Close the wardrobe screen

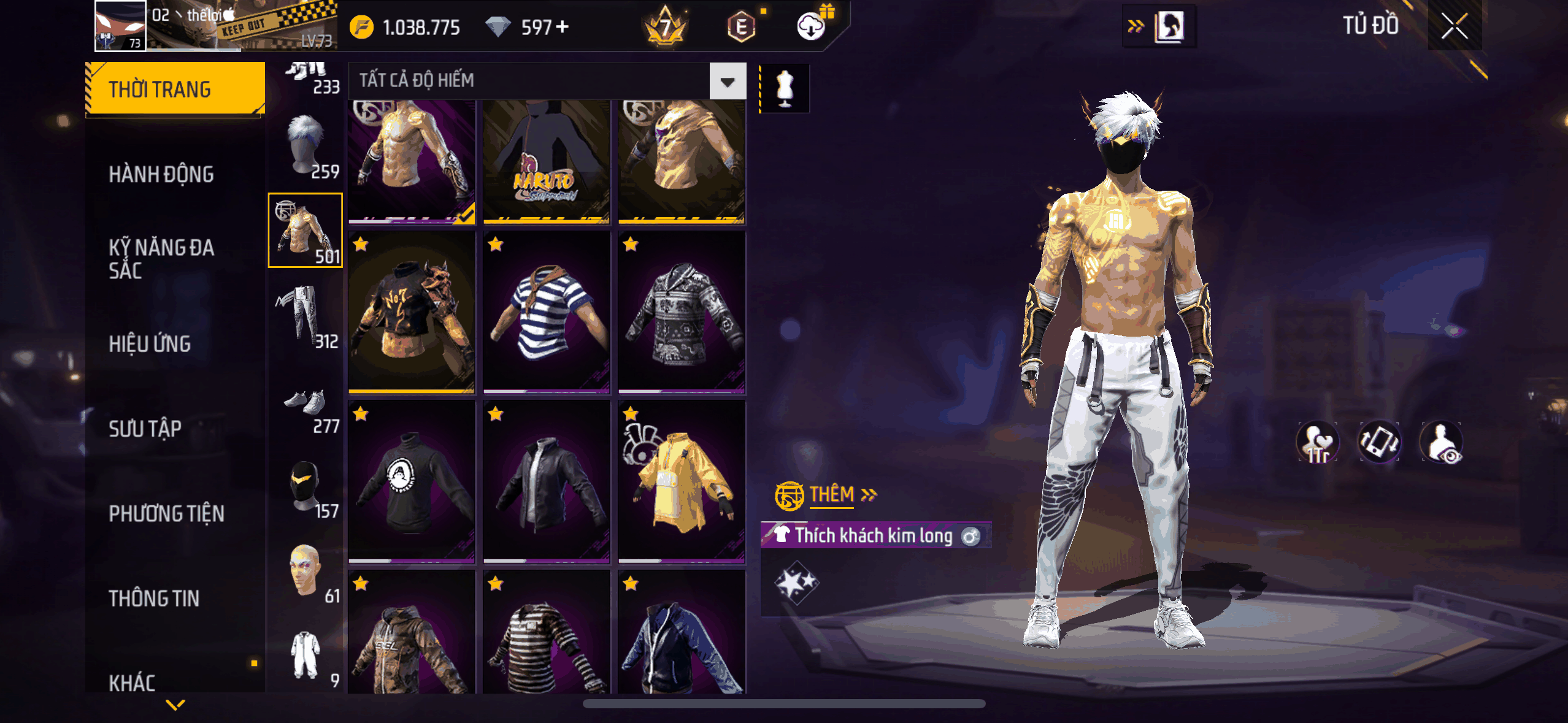(1454, 26)
